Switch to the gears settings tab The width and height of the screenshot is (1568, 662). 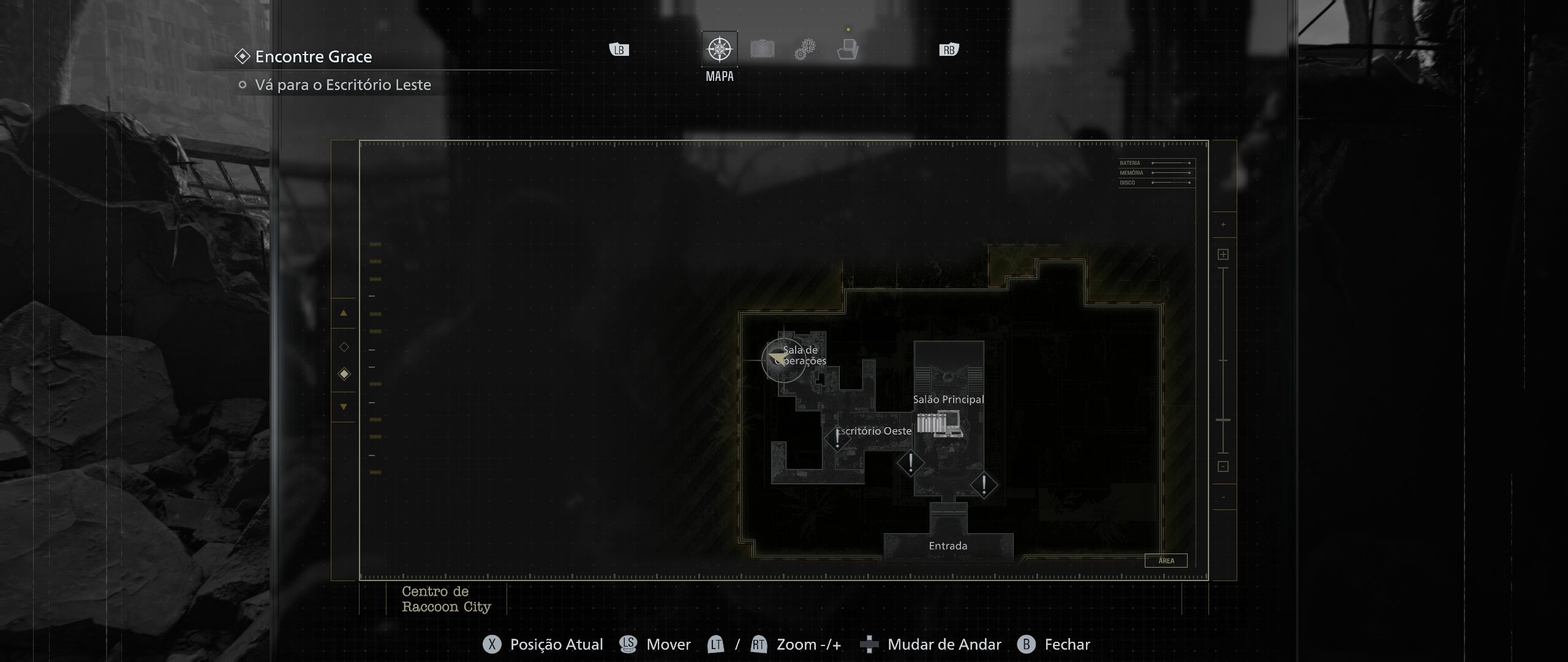tap(805, 49)
